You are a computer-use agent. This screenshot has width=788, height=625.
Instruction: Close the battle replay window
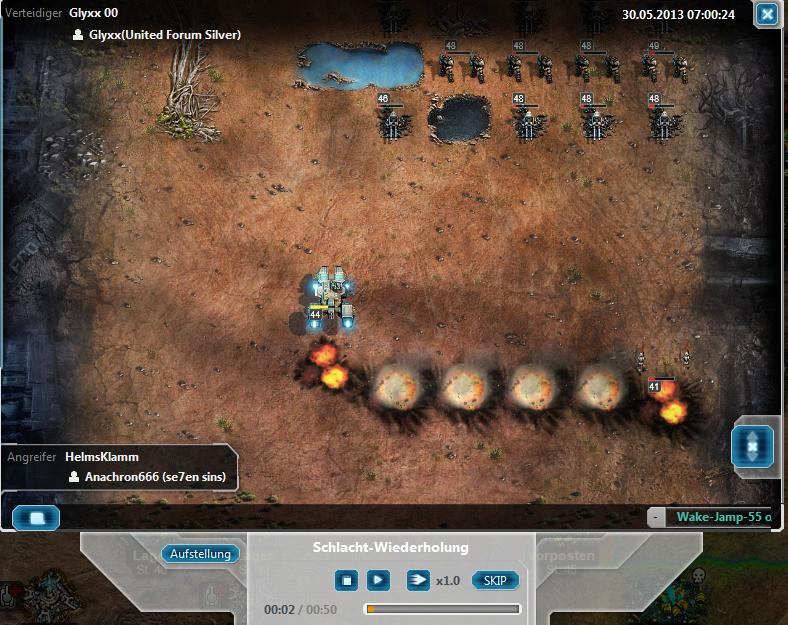coord(766,14)
